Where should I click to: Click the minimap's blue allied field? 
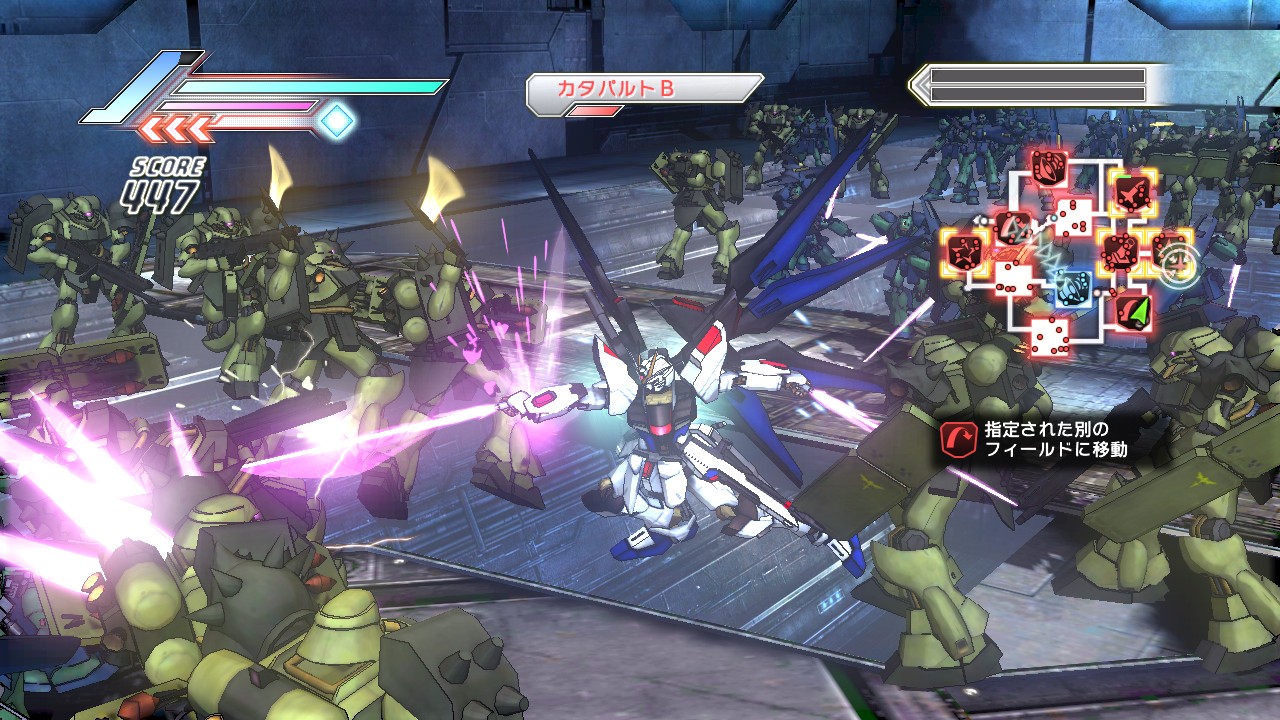[1075, 287]
